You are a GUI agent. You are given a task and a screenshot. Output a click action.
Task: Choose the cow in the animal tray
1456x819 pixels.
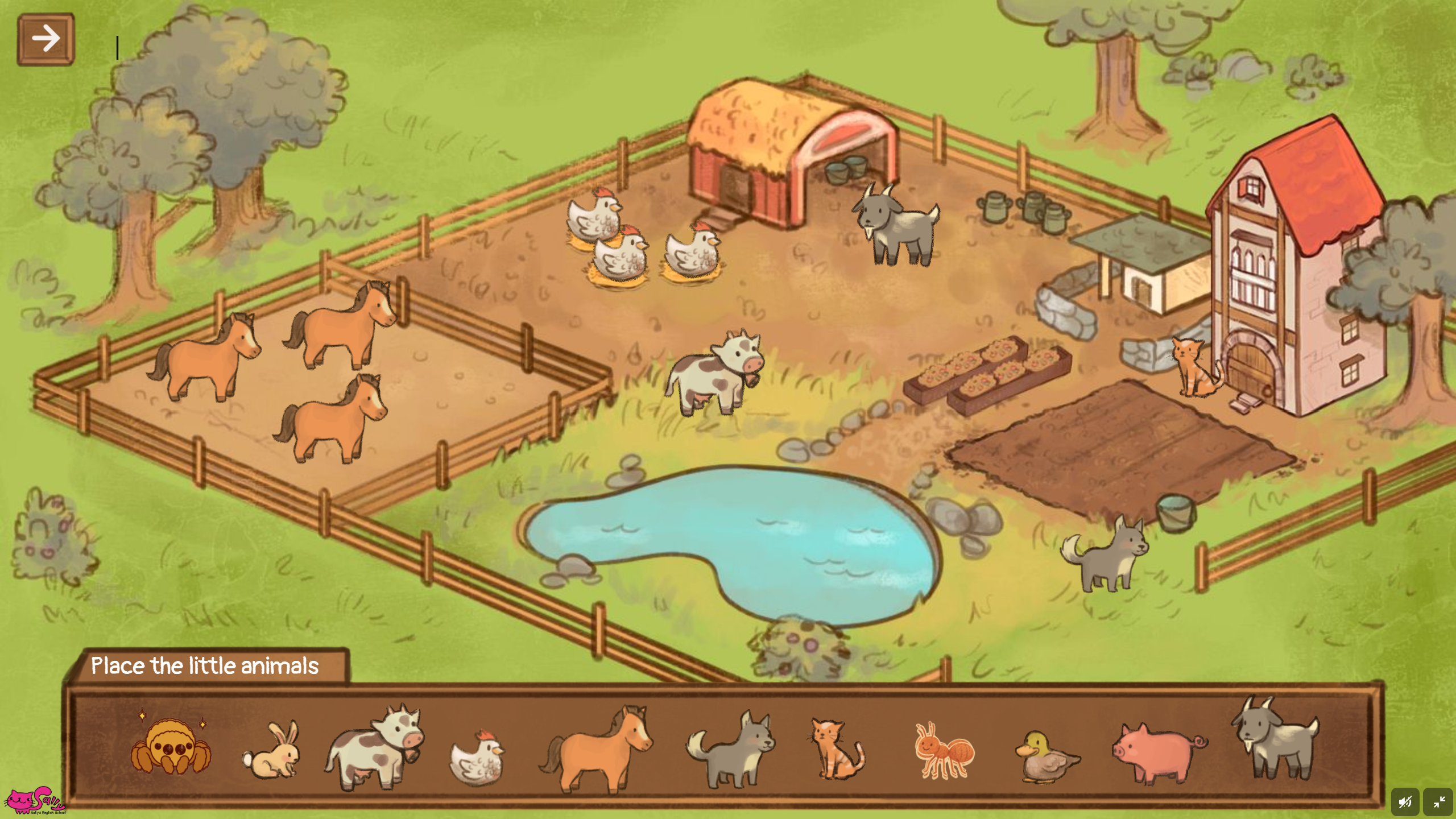pyautogui.click(x=374, y=747)
